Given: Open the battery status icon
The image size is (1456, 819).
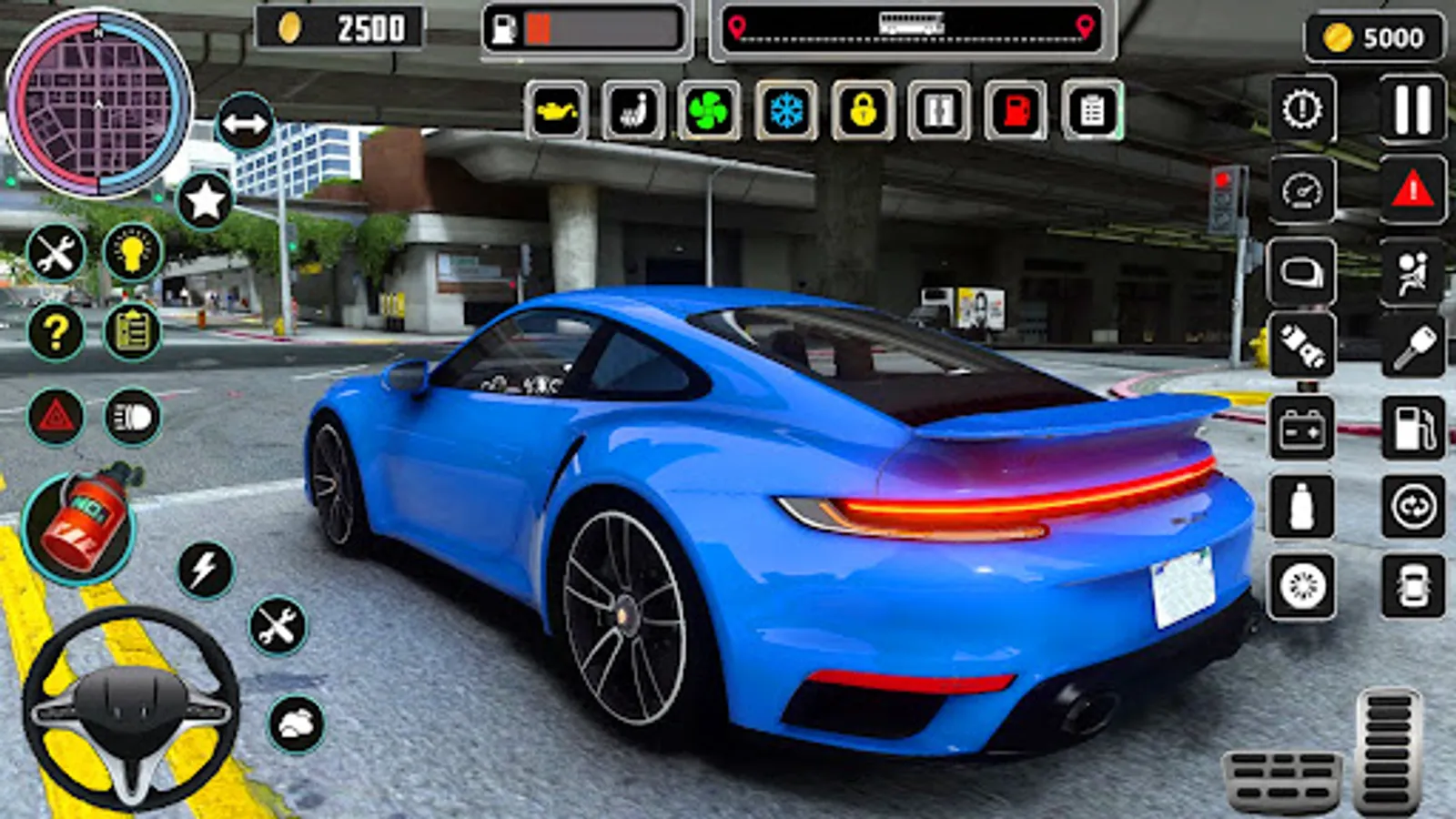Looking at the screenshot, I should pyautogui.click(x=1301, y=428).
